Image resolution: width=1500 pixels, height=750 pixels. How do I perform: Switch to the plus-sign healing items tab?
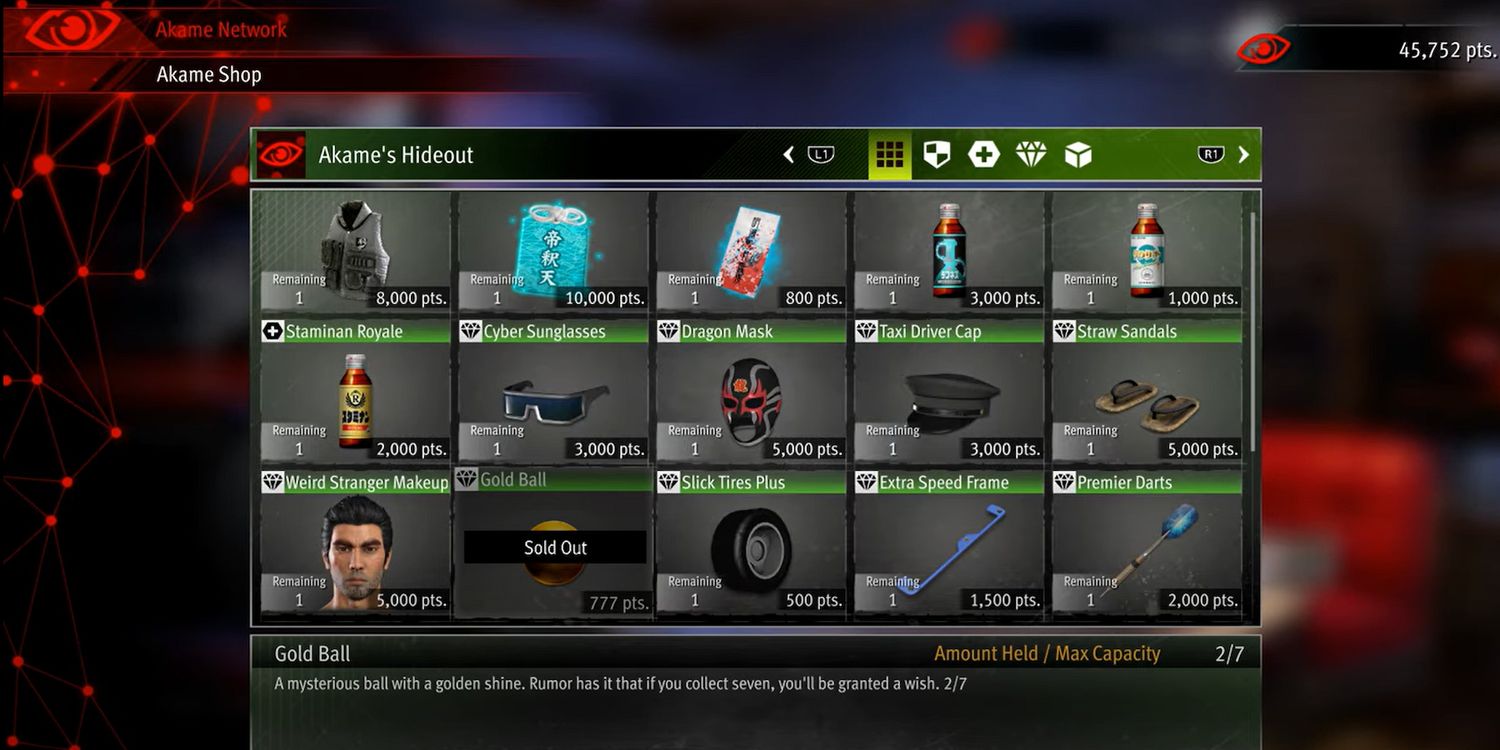(x=984, y=155)
